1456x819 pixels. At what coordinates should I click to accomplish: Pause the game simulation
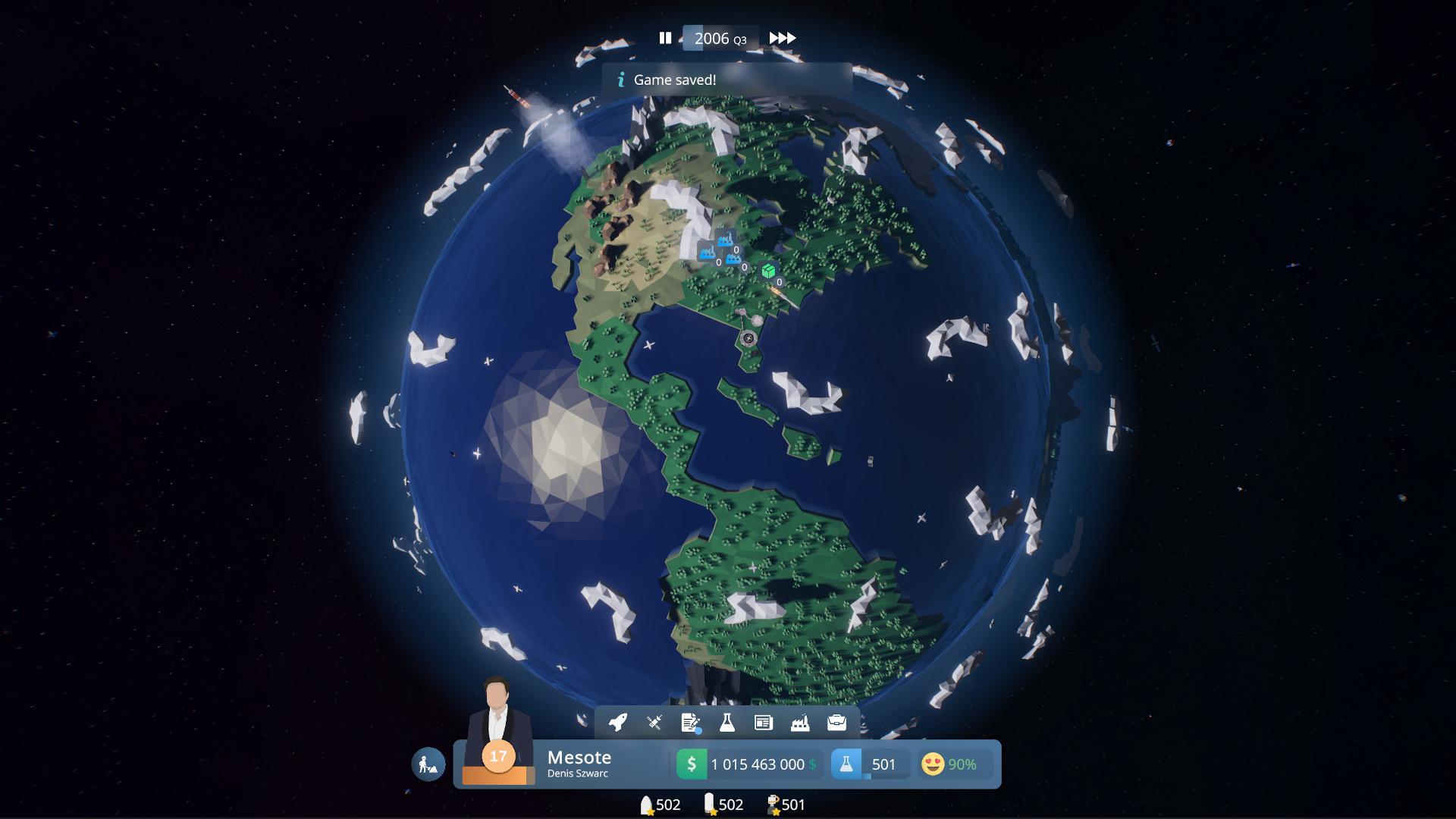click(x=667, y=37)
